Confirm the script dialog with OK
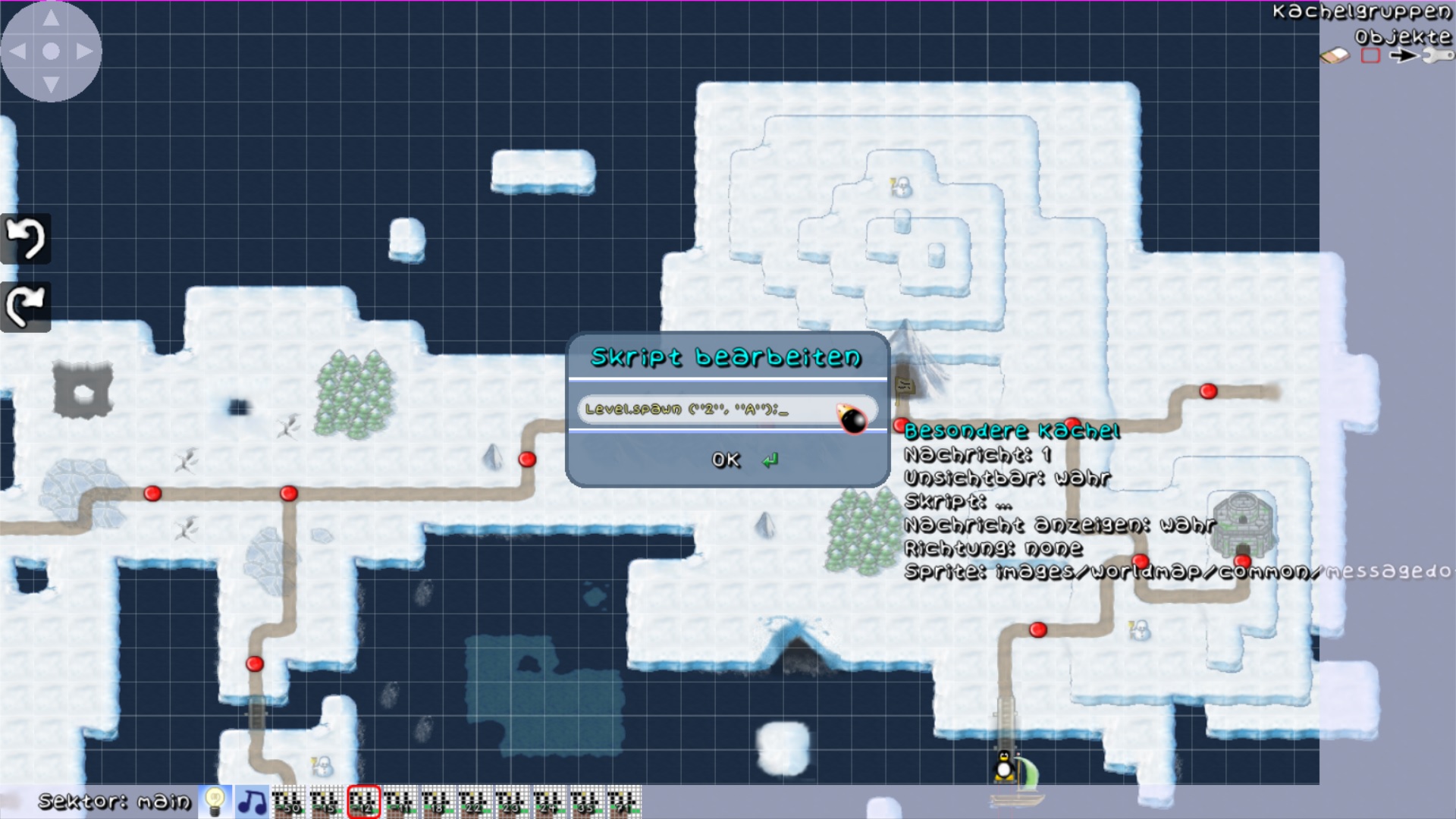This screenshot has height=819, width=1456. pyautogui.click(x=726, y=460)
